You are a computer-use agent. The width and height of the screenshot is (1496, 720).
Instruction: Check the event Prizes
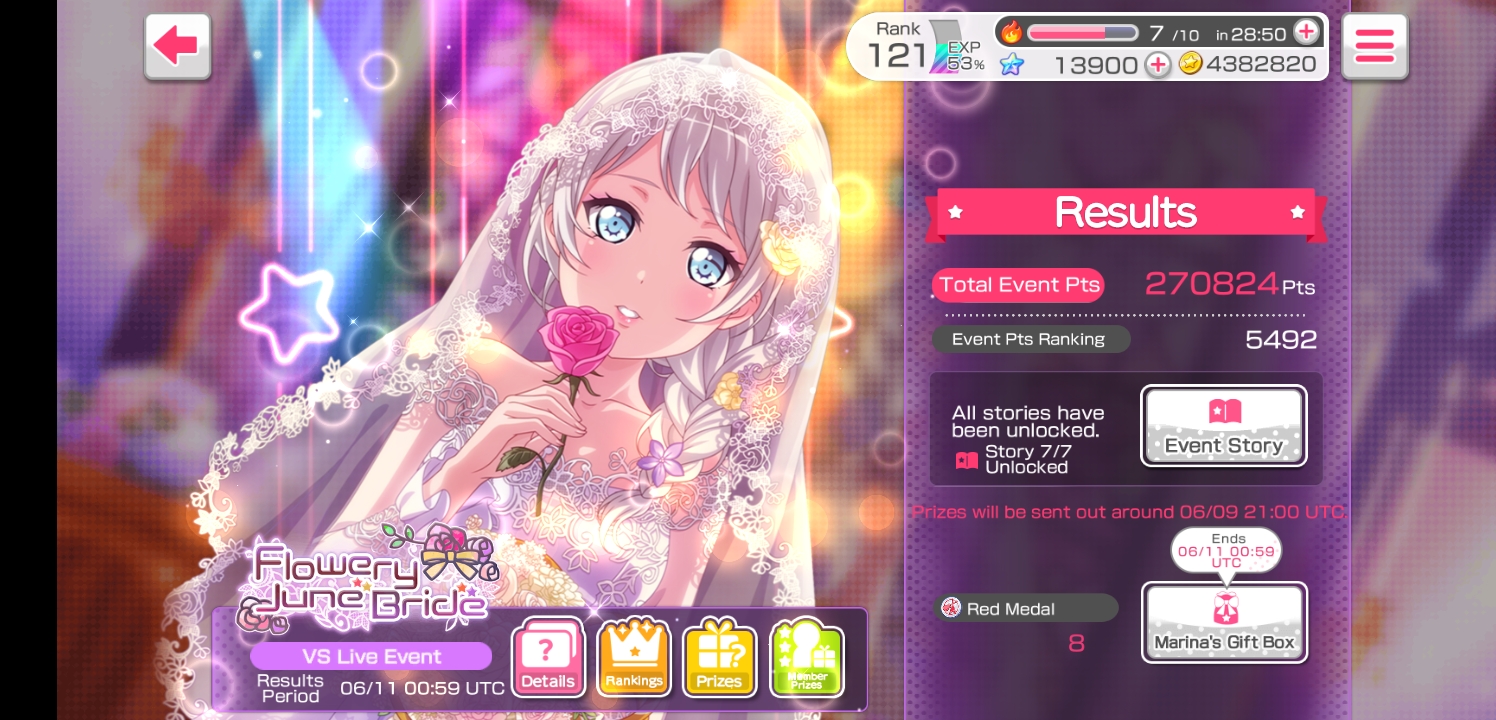pyautogui.click(x=719, y=658)
